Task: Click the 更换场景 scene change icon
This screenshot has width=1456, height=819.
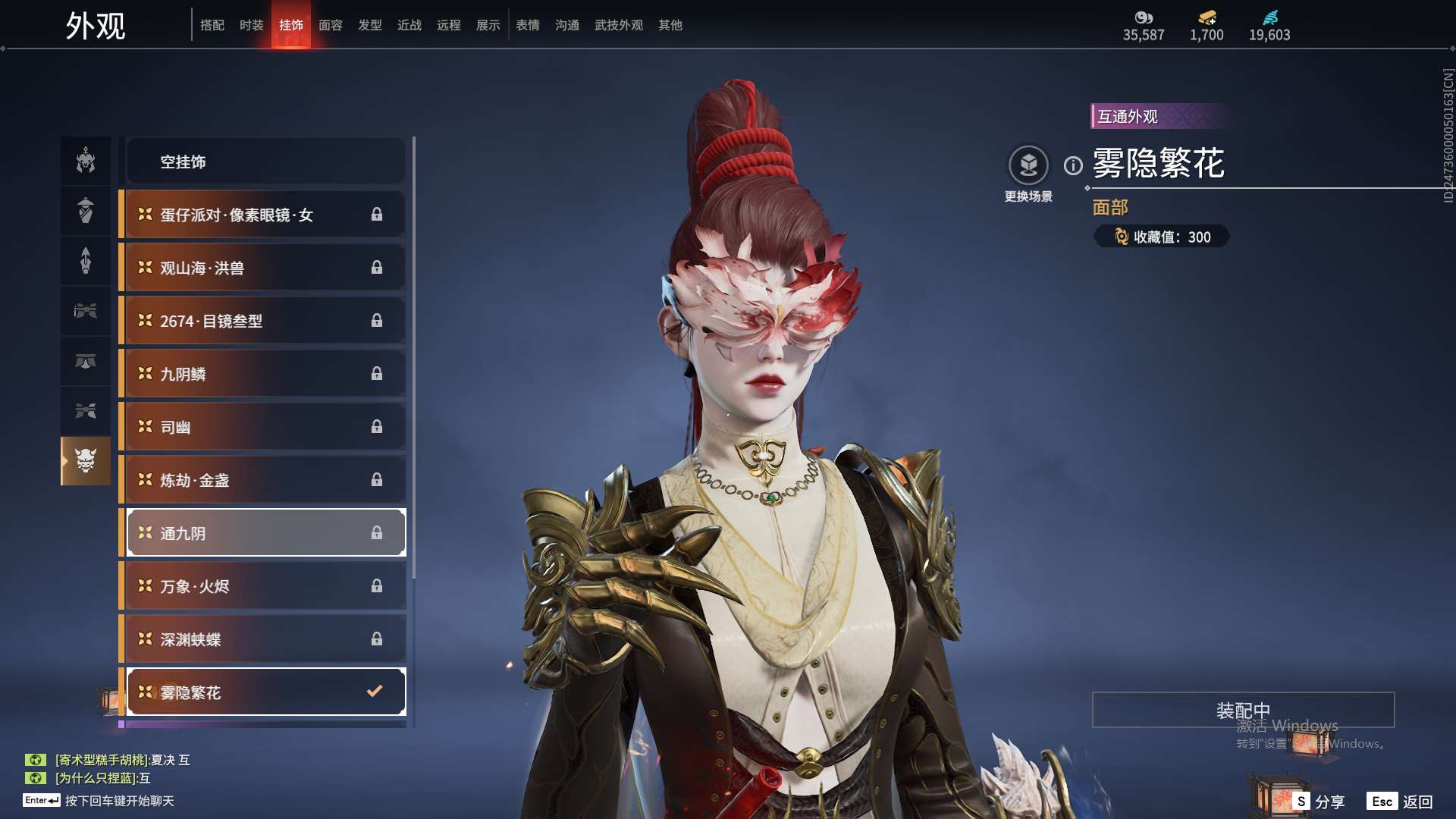Action: (1028, 165)
